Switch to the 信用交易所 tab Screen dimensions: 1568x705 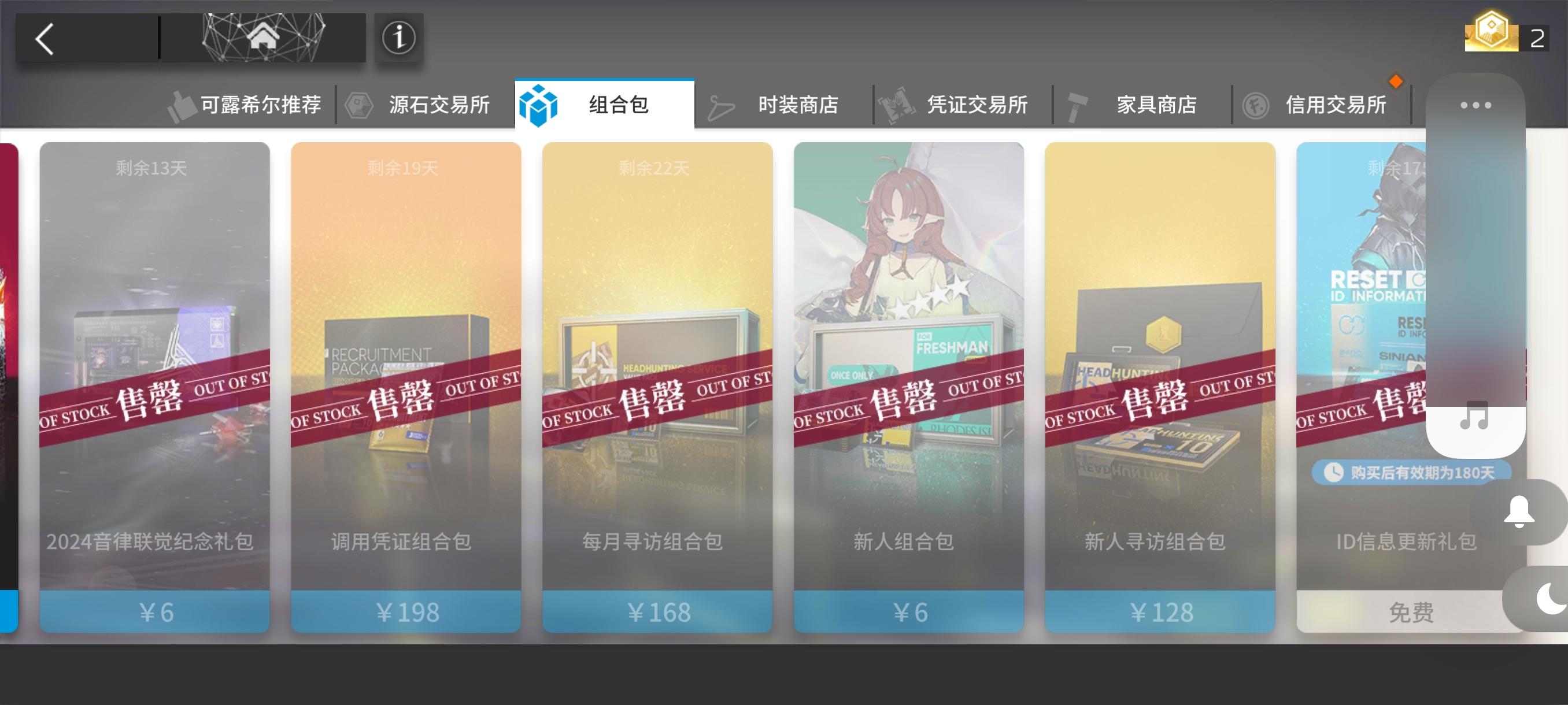(x=1336, y=104)
